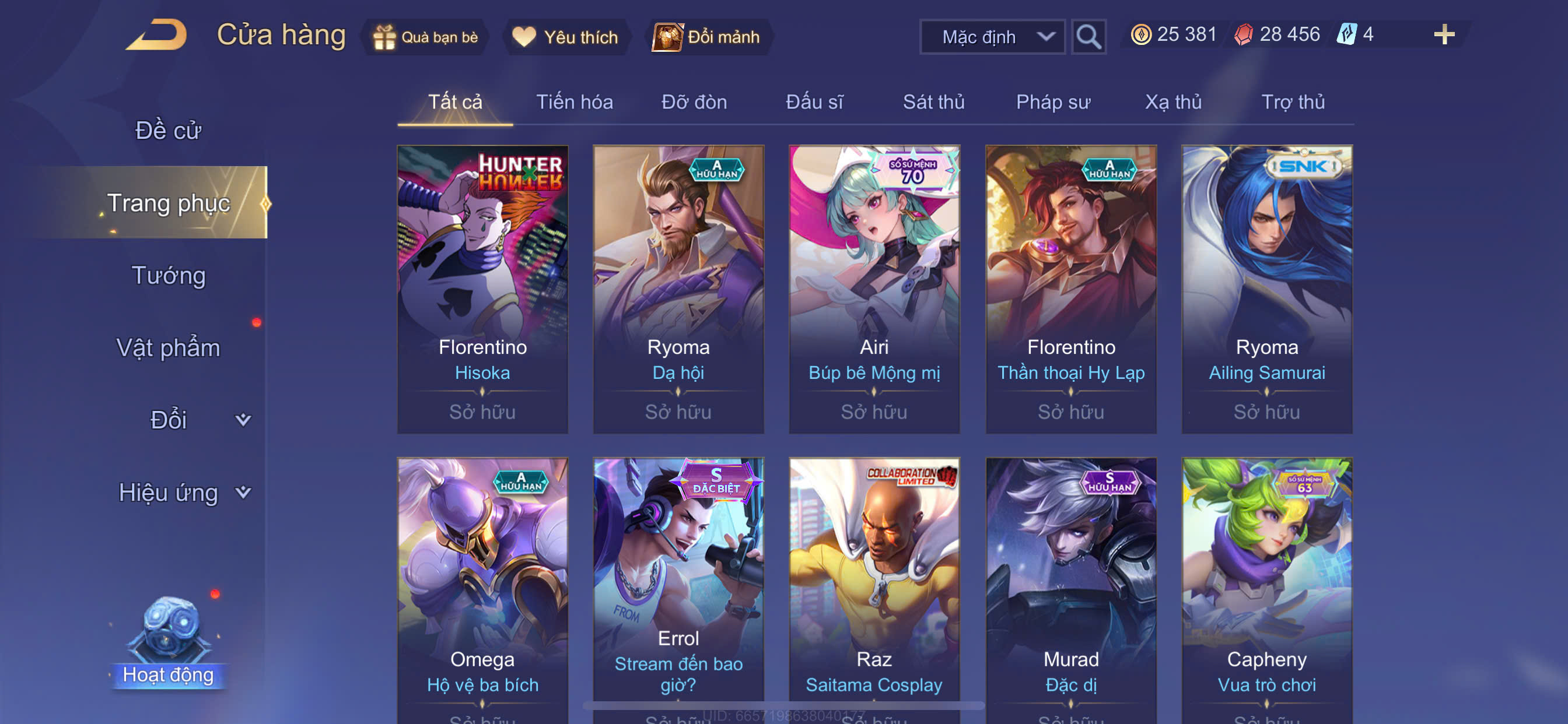Show the Pháp sư skins tab
1568x724 pixels.
1053,101
